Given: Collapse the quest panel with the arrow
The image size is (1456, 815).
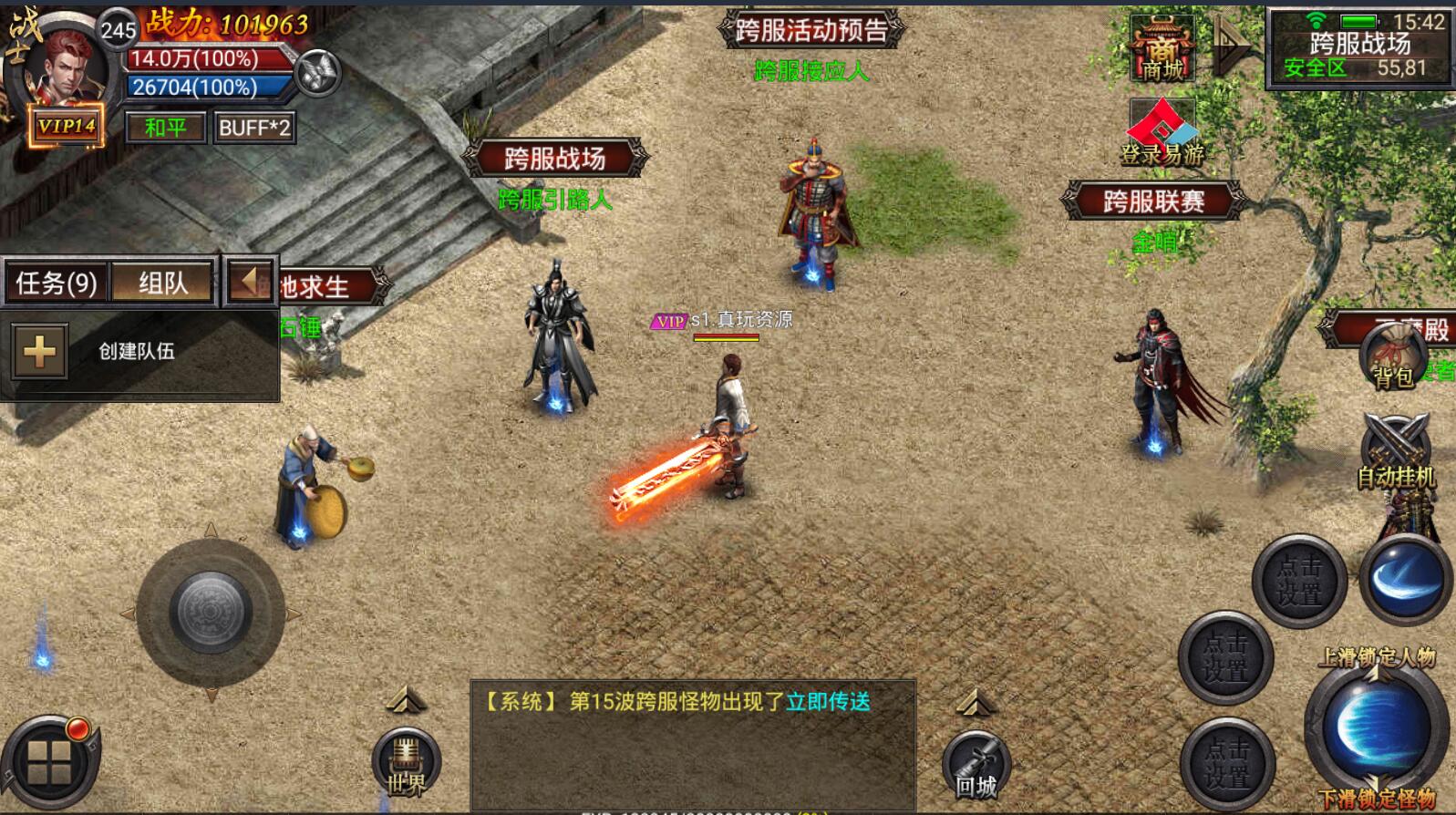Looking at the screenshot, I should (249, 281).
